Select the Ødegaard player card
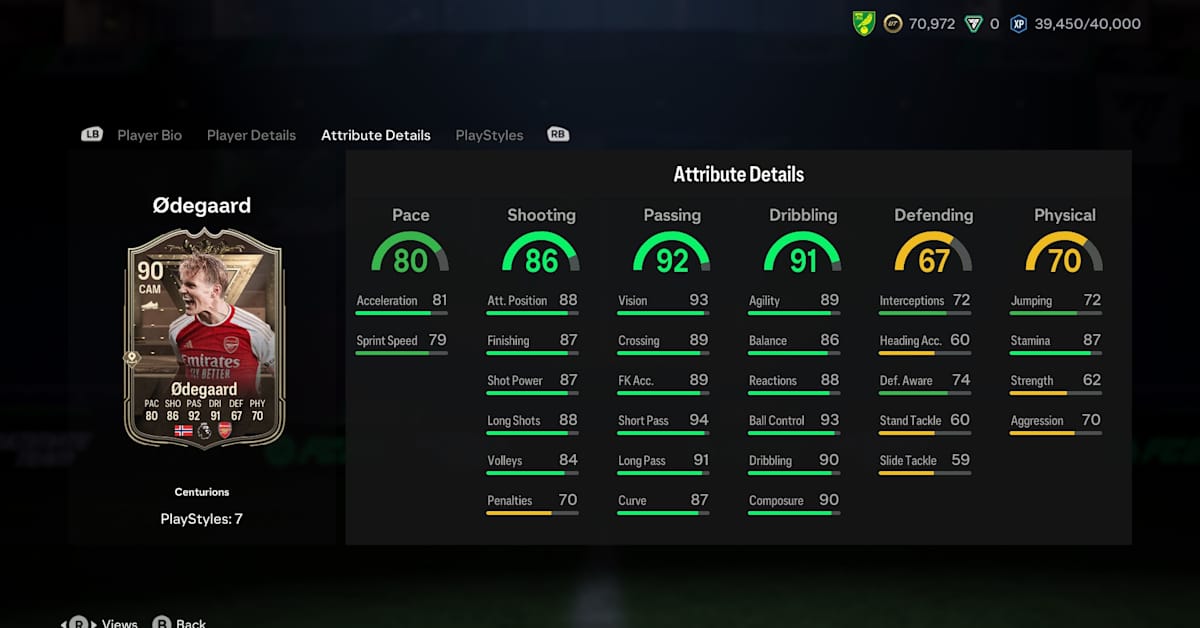This screenshot has width=1200, height=628. point(204,338)
